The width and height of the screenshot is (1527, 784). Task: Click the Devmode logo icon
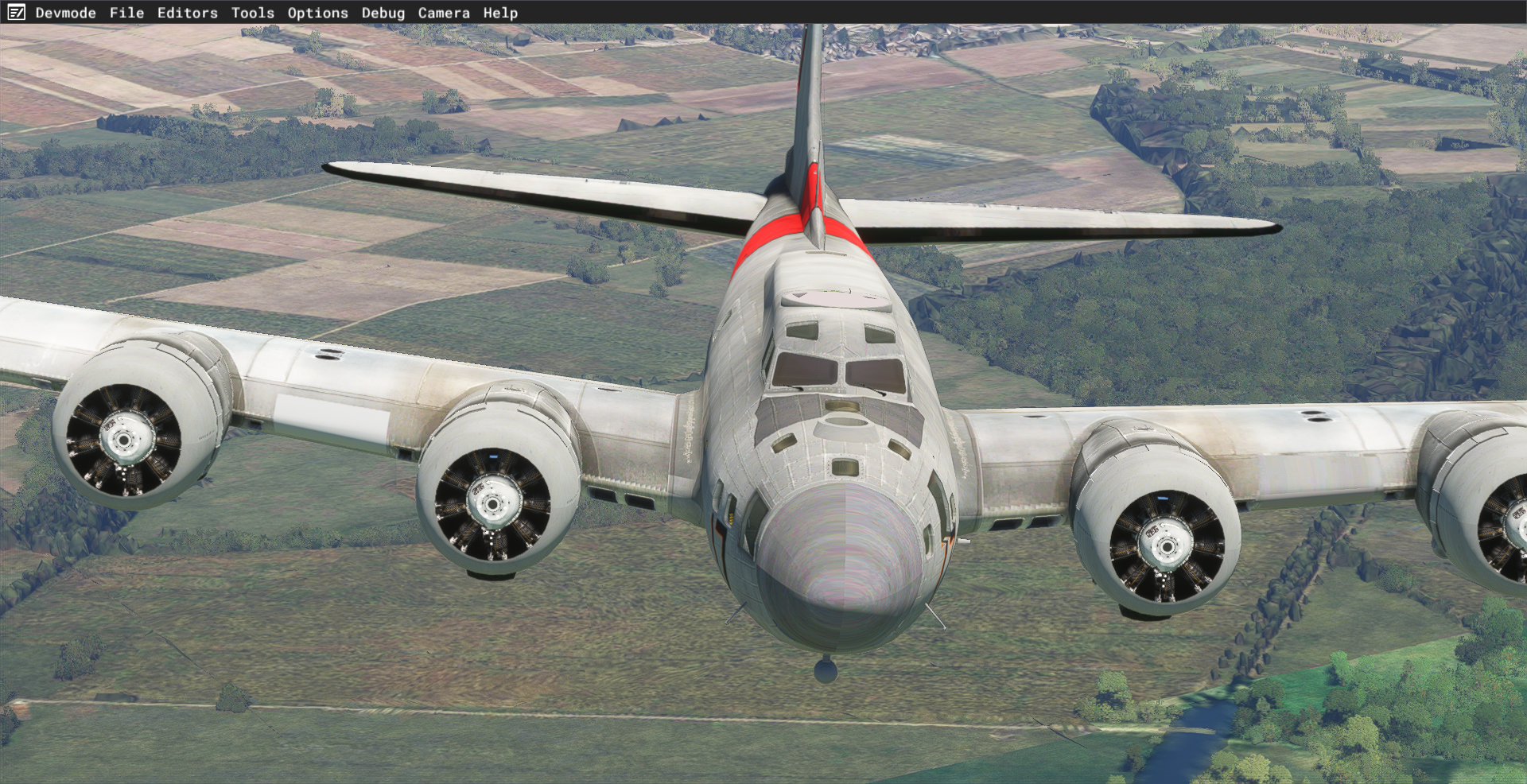[x=16, y=13]
